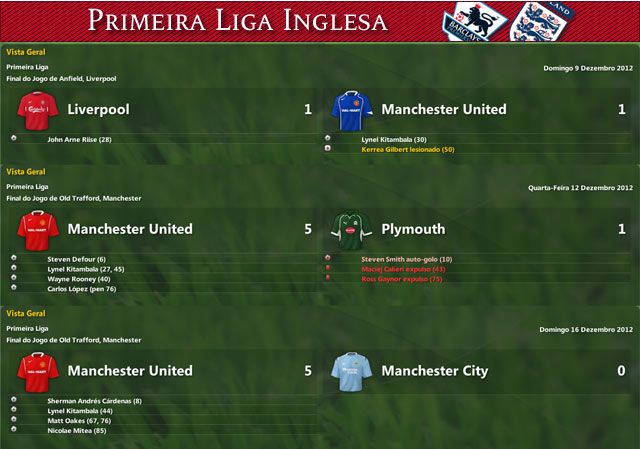Click the Liverpool kit icon
This screenshot has width=640, height=449.
coord(37,109)
